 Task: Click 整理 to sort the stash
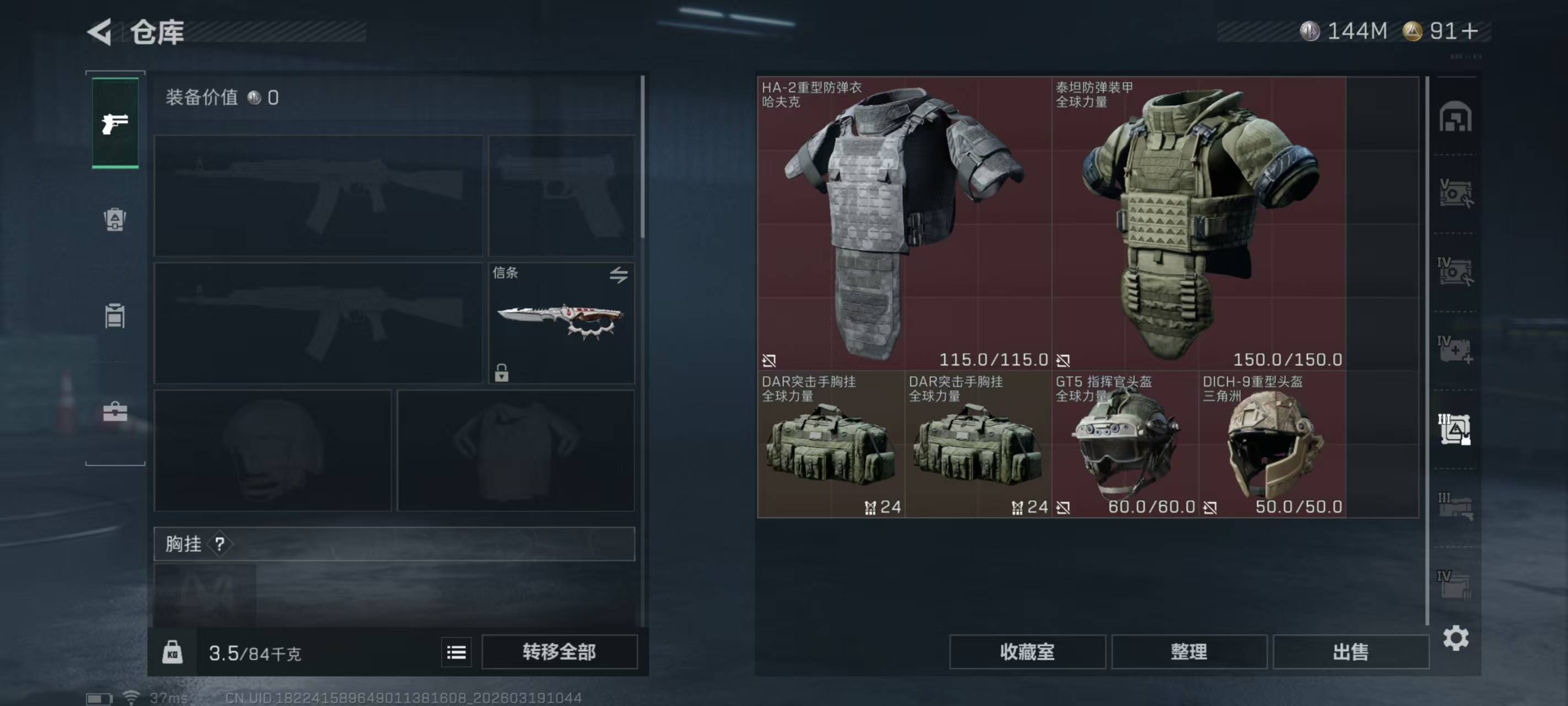point(1189,652)
